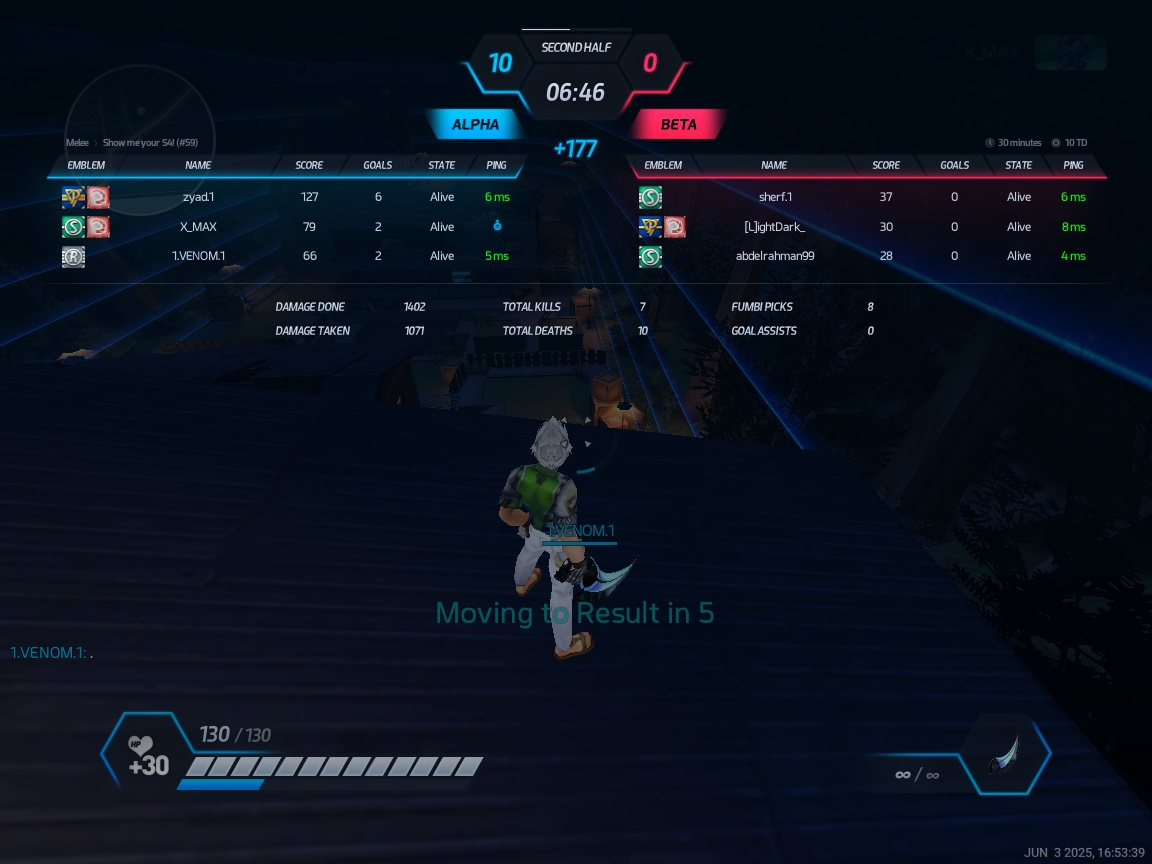Click the Alpha team GOALS column header
1152x864 pixels.
click(378, 165)
